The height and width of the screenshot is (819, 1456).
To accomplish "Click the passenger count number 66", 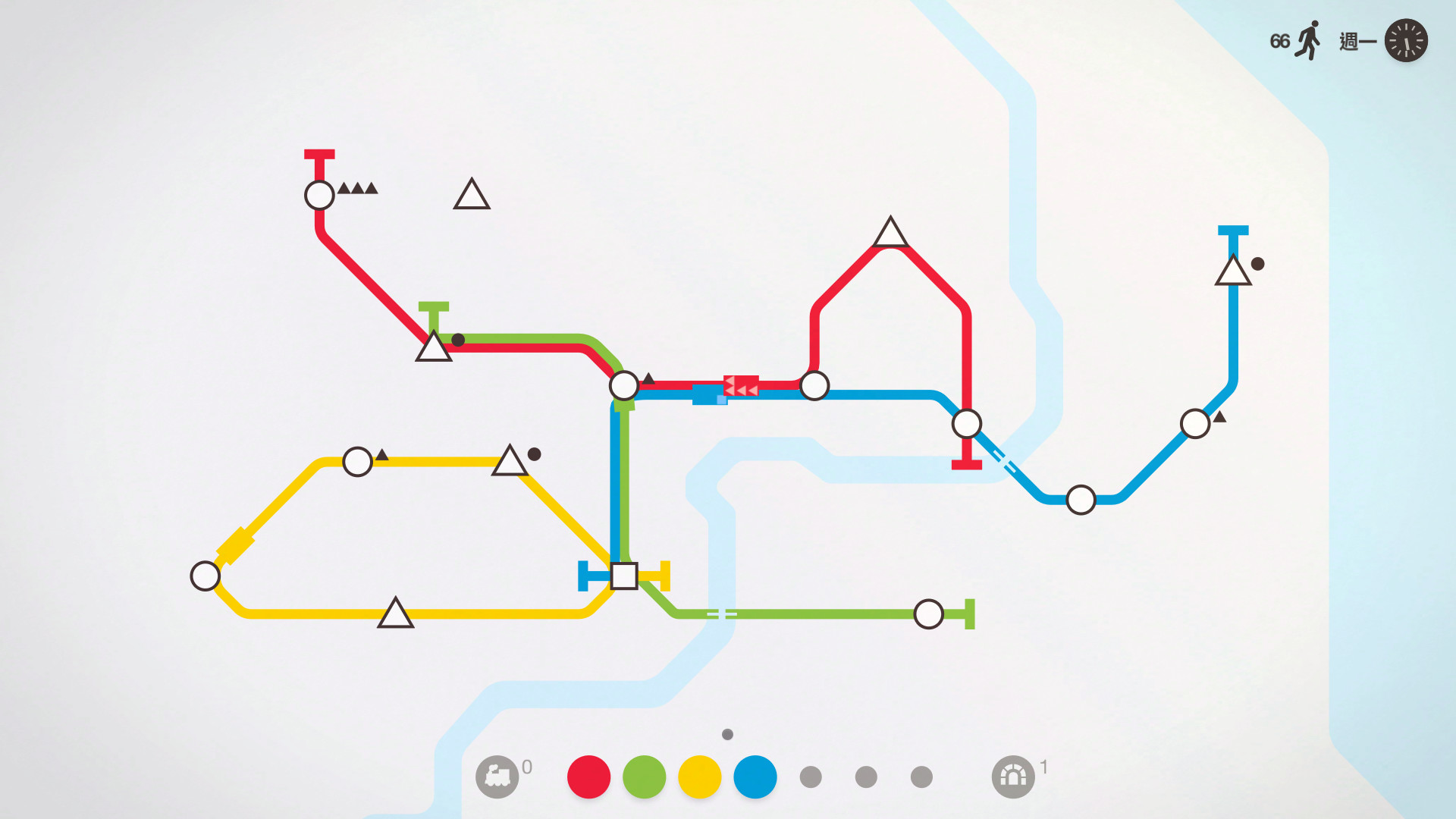I will pos(1279,41).
